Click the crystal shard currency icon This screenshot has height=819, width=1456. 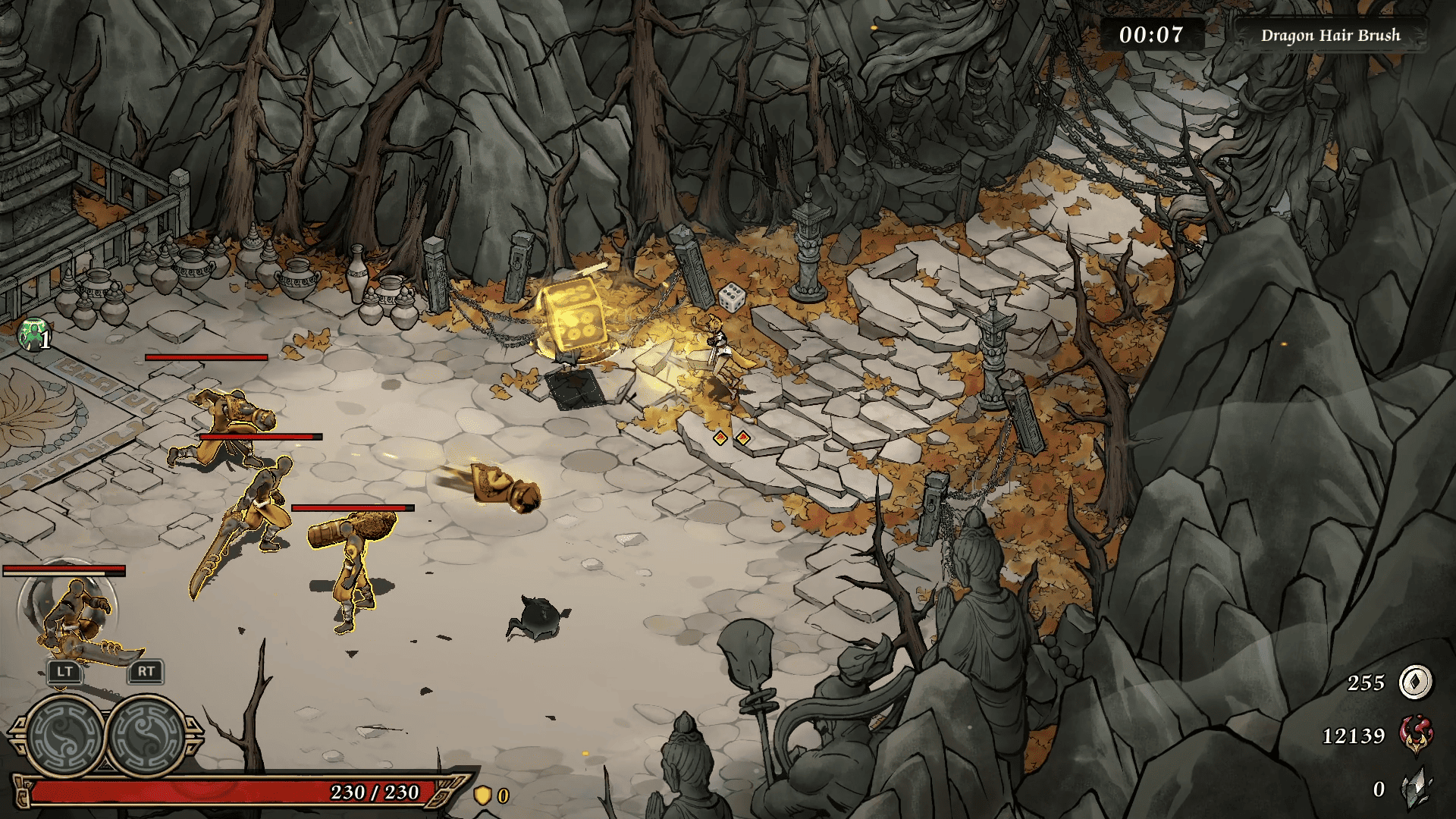(x=1415, y=789)
